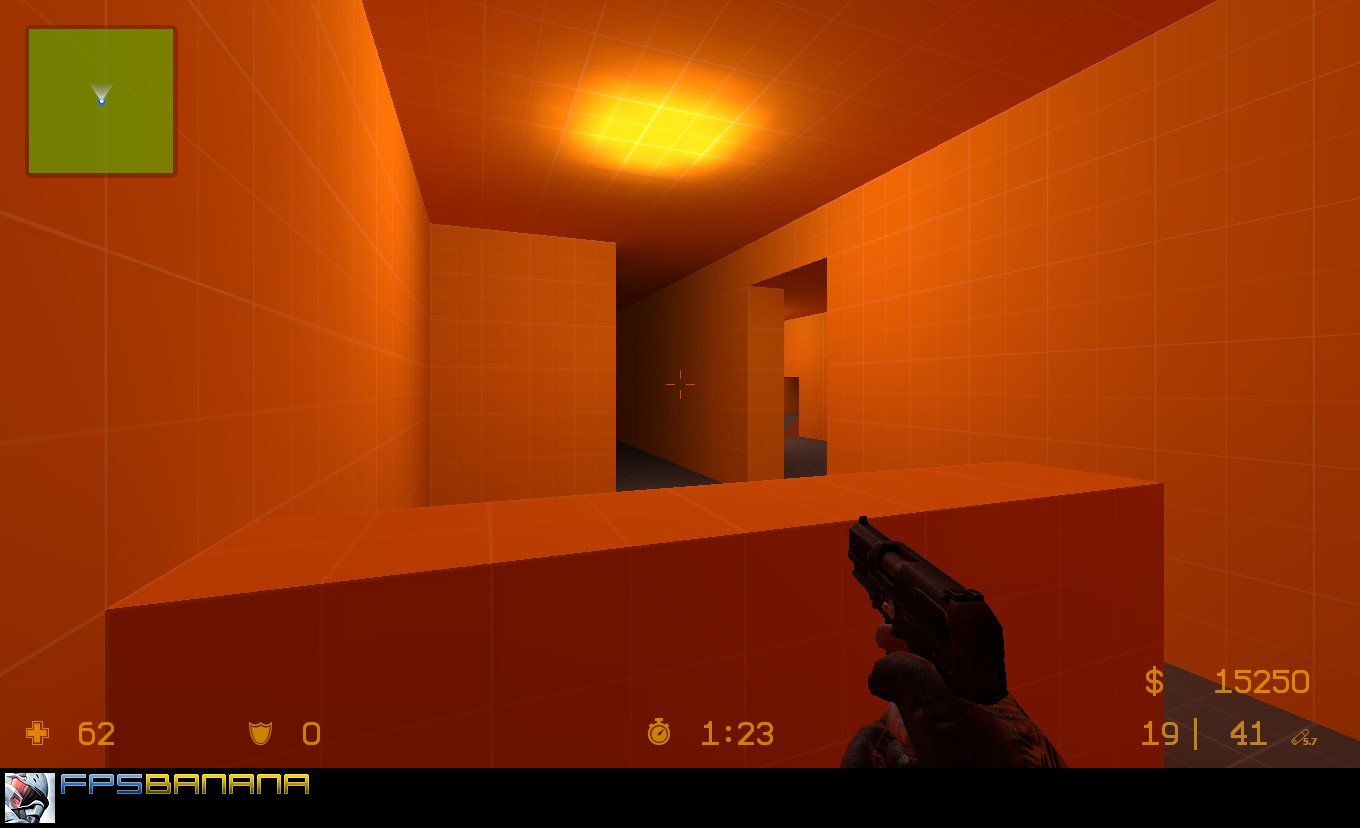Click the blue player arrow on the radar

pyautogui.click(x=100, y=96)
